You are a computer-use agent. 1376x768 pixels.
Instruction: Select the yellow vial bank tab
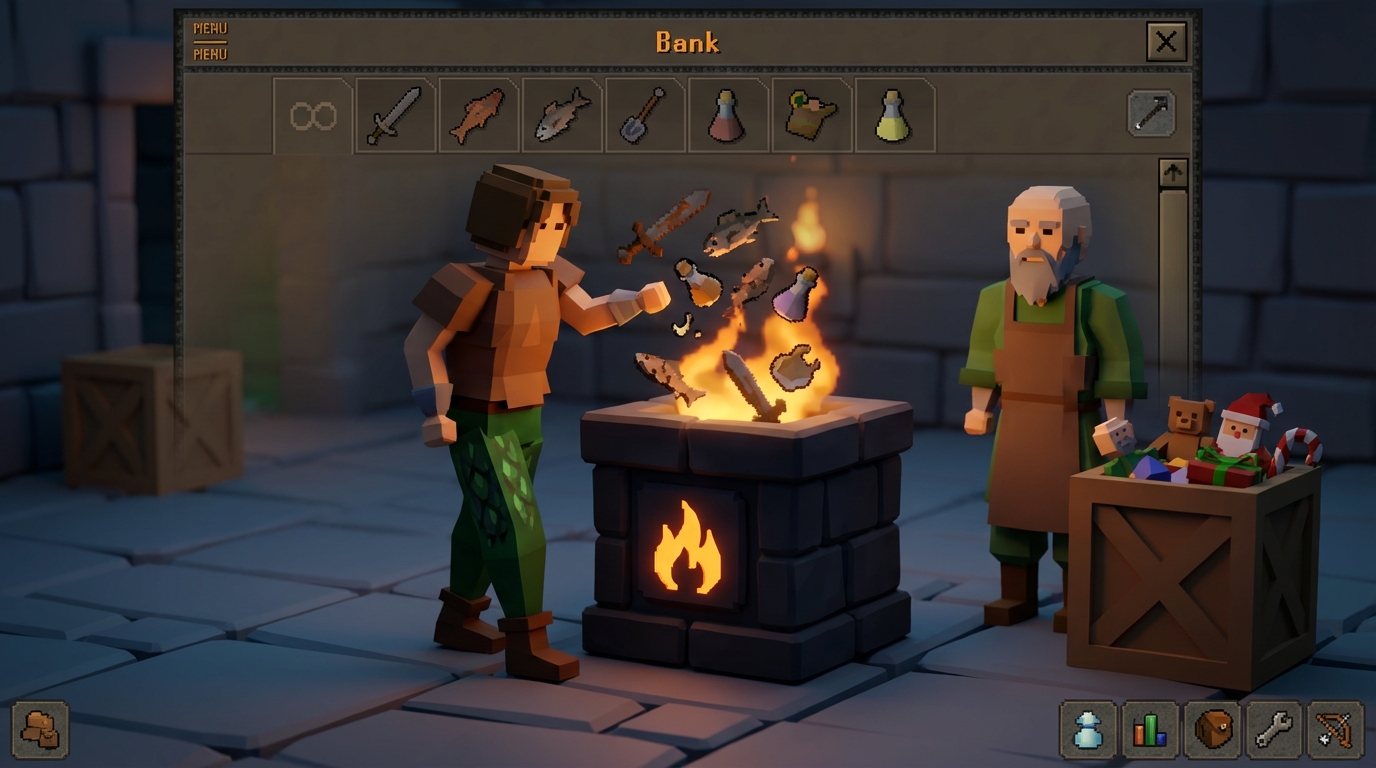pos(895,113)
